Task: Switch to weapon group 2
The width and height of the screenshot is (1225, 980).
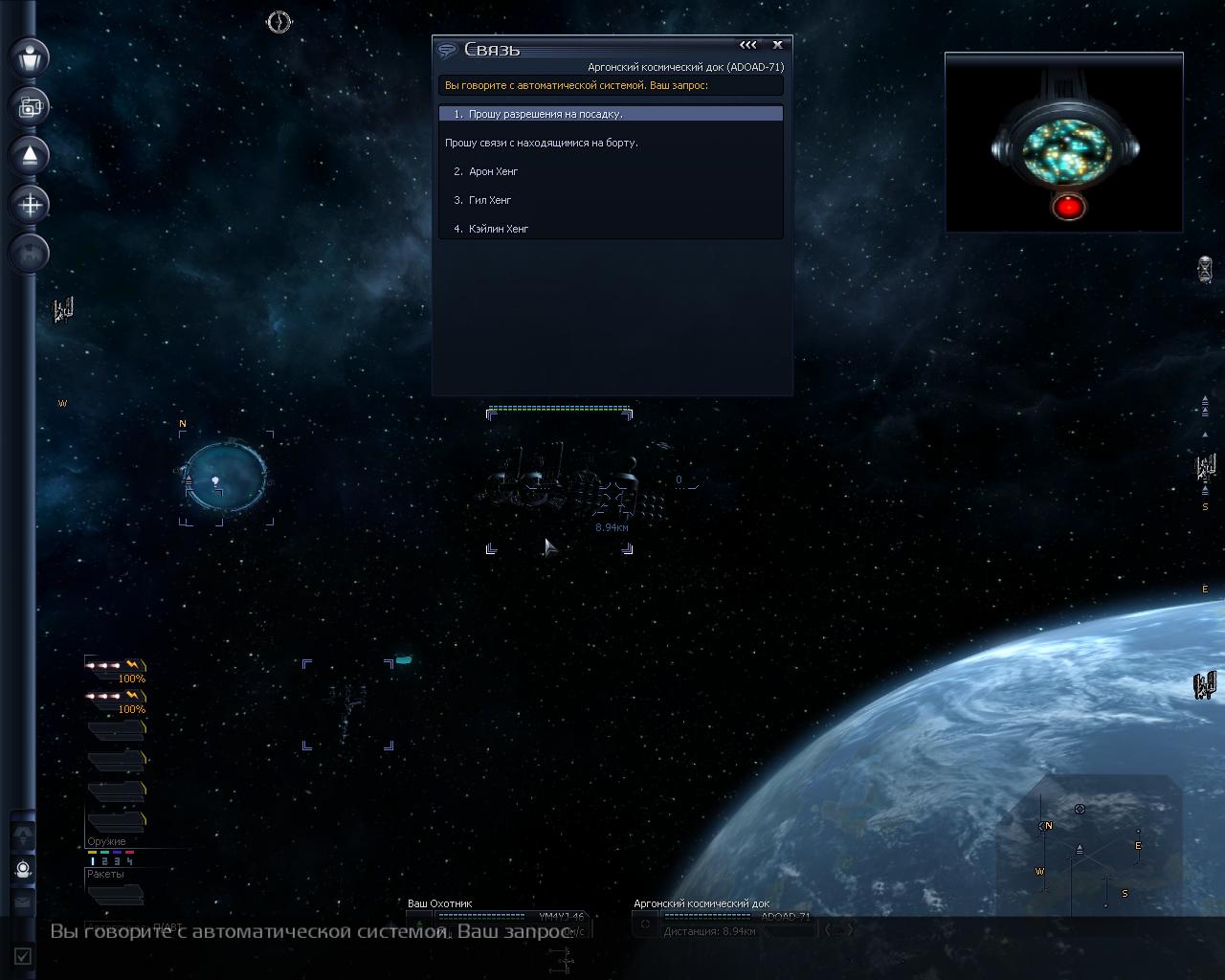Action: tap(105, 861)
